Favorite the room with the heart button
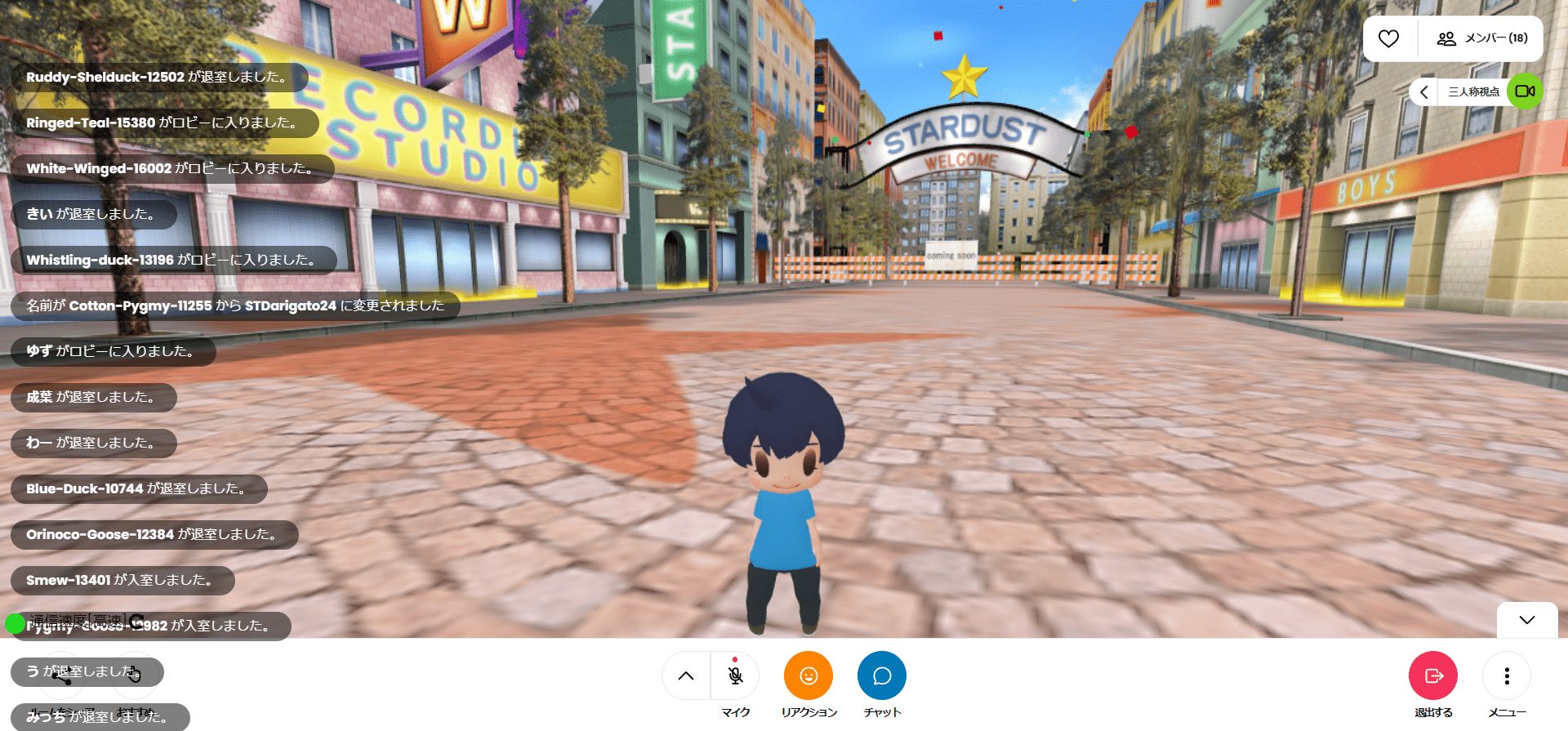Screen dimensions: 1568x731 click(x=1388, y=38)
